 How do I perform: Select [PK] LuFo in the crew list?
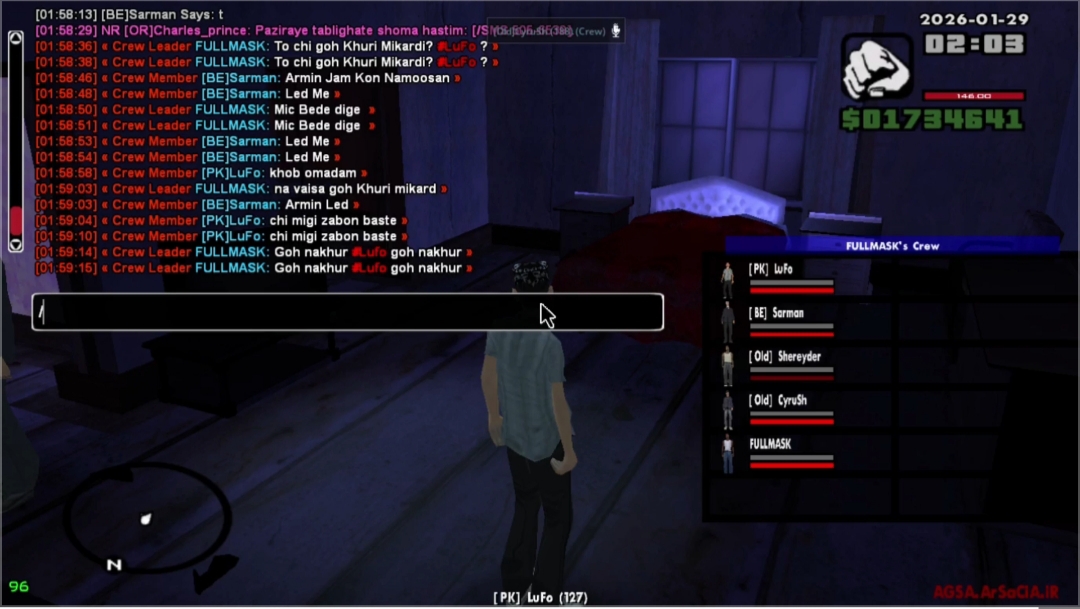coord(770,269)
